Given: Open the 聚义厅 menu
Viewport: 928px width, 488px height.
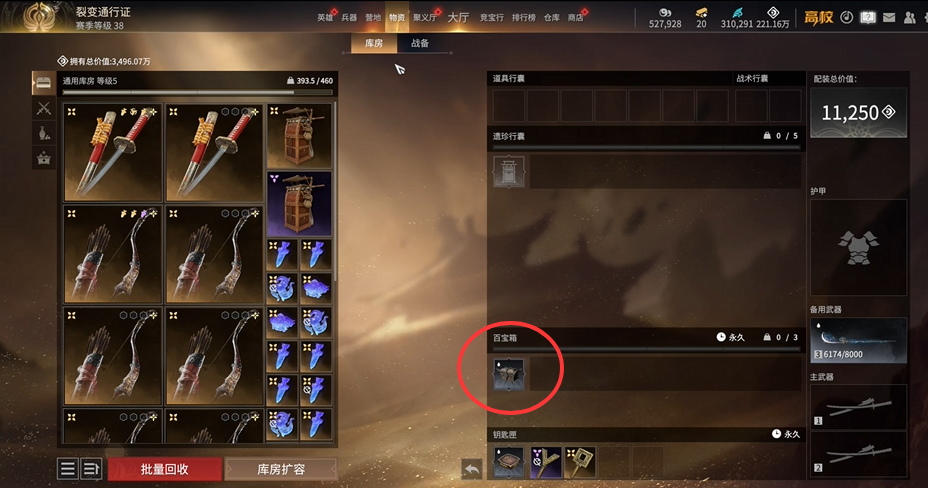Looking at the screenshot, I should point(423,17).
